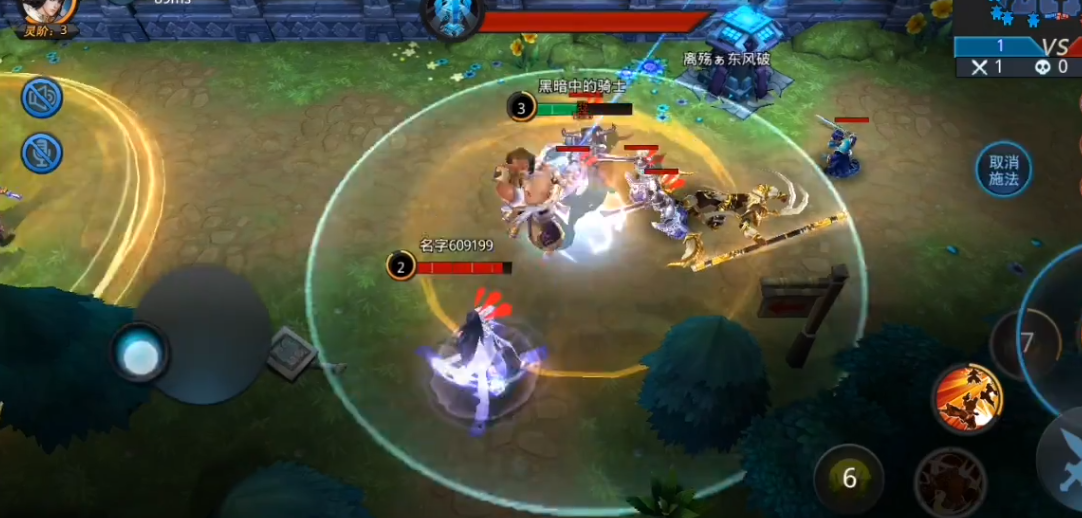Viewport: 1082px width, 518px height.
Task: Toggle the muted microphone icon
Action: point(42,153)
